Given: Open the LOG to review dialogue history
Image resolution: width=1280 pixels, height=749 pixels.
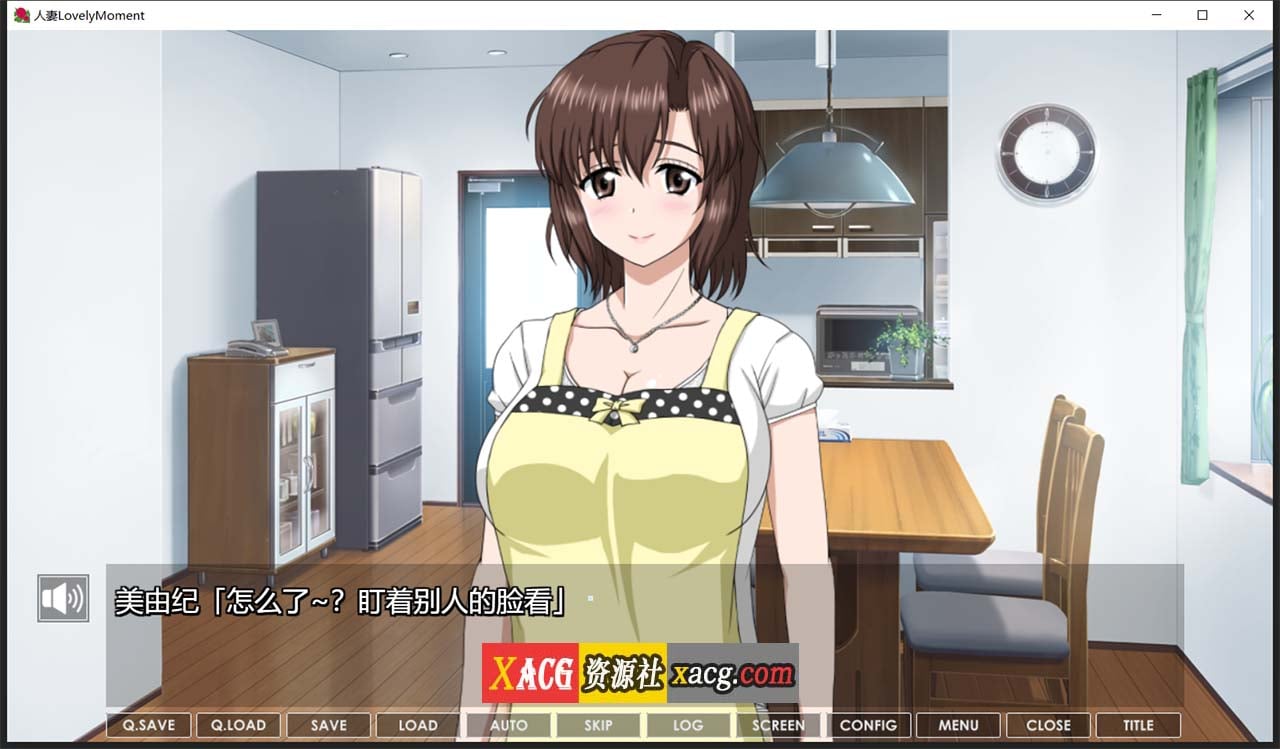Looking at the screenshot, I should click(688, 725).
